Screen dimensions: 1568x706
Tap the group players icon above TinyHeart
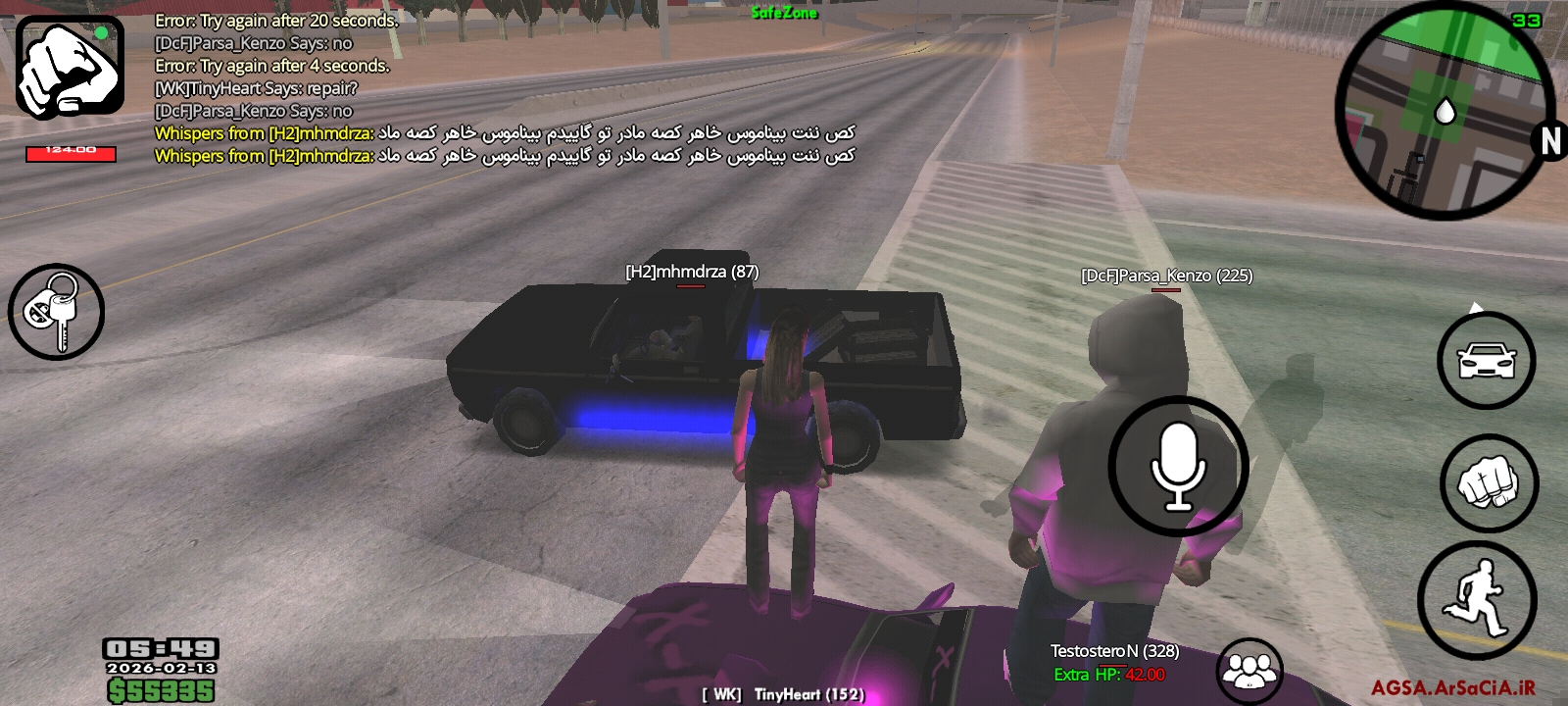click(x=1248, y=670)
